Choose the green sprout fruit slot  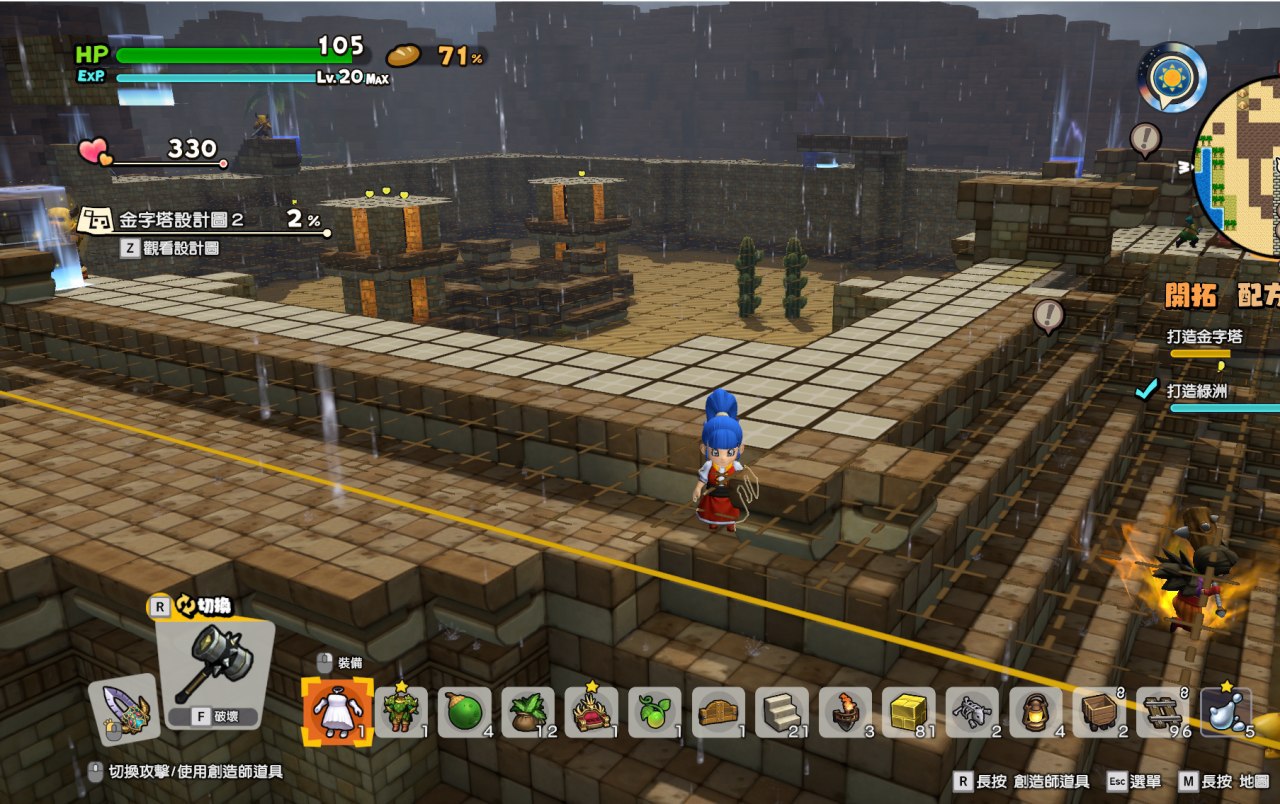pos(655,712)
